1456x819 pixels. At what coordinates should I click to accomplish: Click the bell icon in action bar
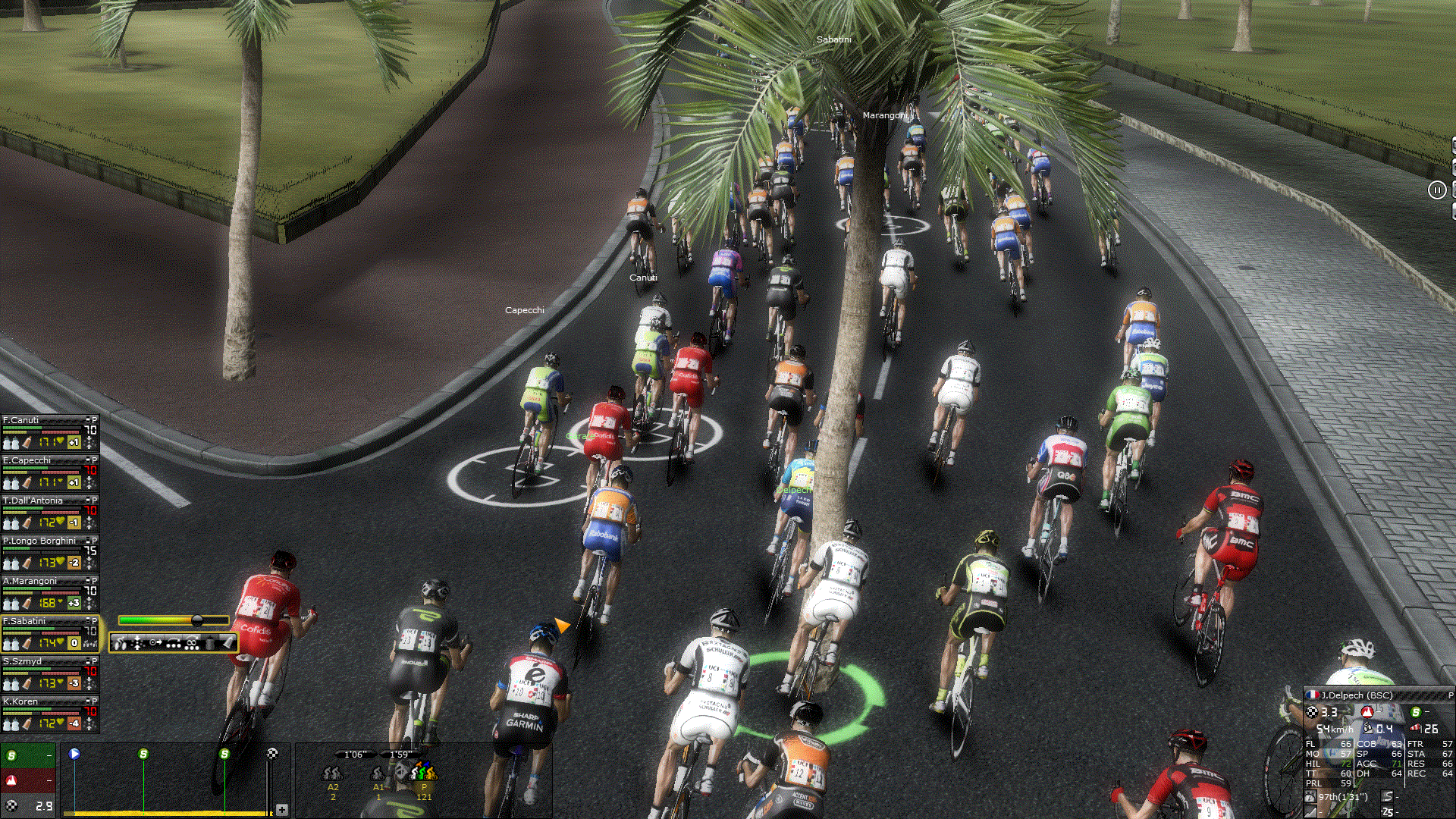228,643
